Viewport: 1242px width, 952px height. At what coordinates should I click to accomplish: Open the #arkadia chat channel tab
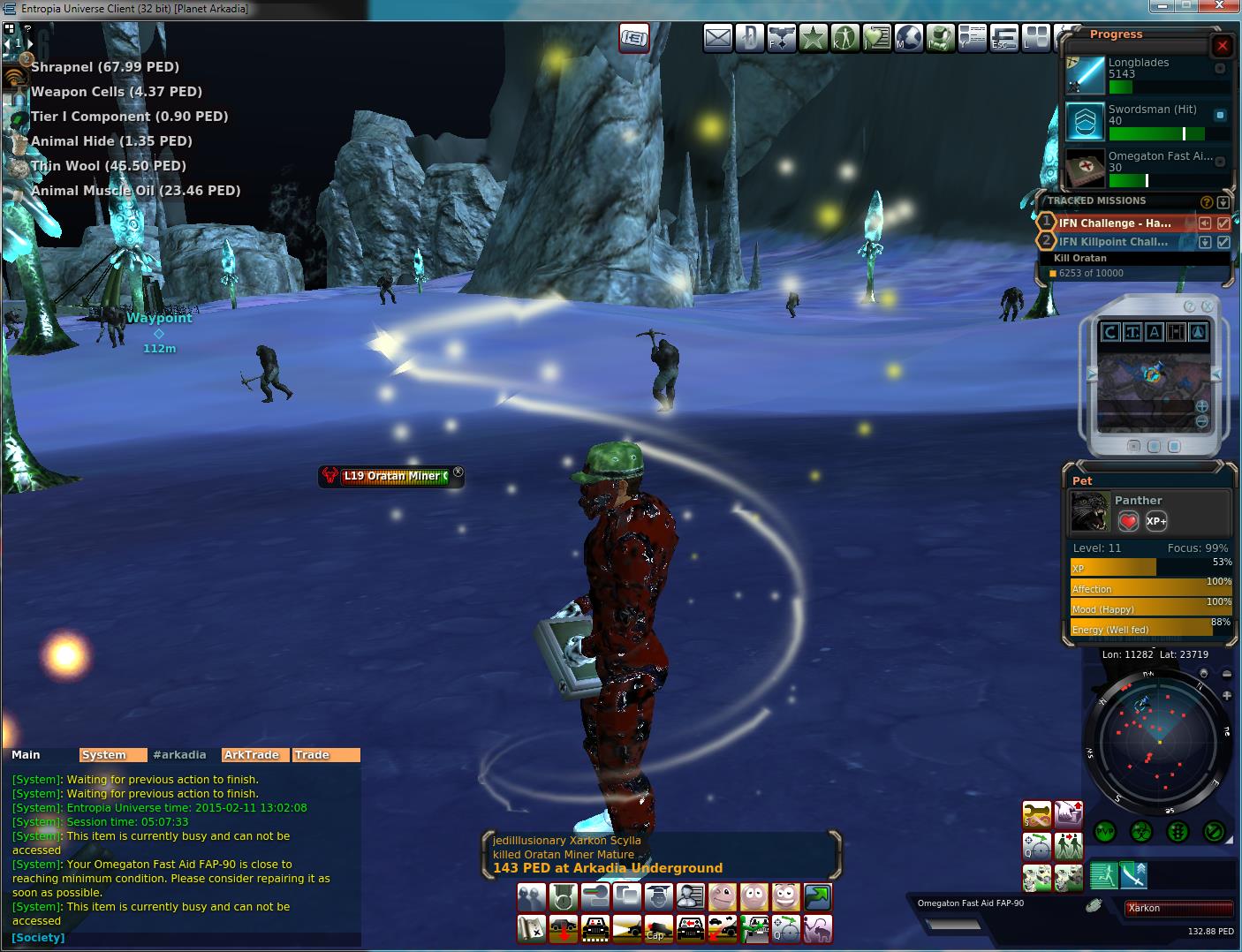coord(179,755)
